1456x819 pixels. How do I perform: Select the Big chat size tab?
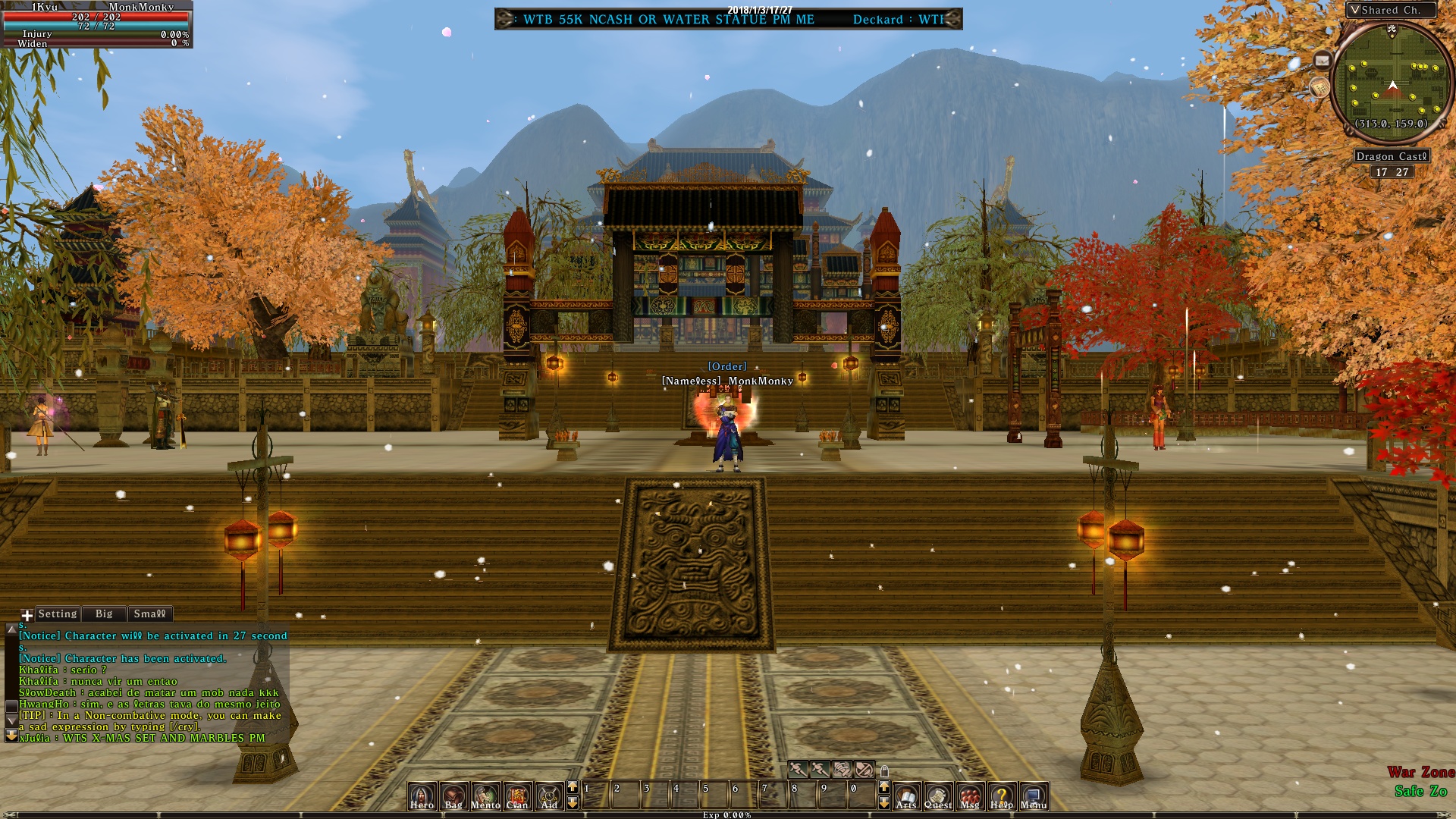click(x=104, y=613)
